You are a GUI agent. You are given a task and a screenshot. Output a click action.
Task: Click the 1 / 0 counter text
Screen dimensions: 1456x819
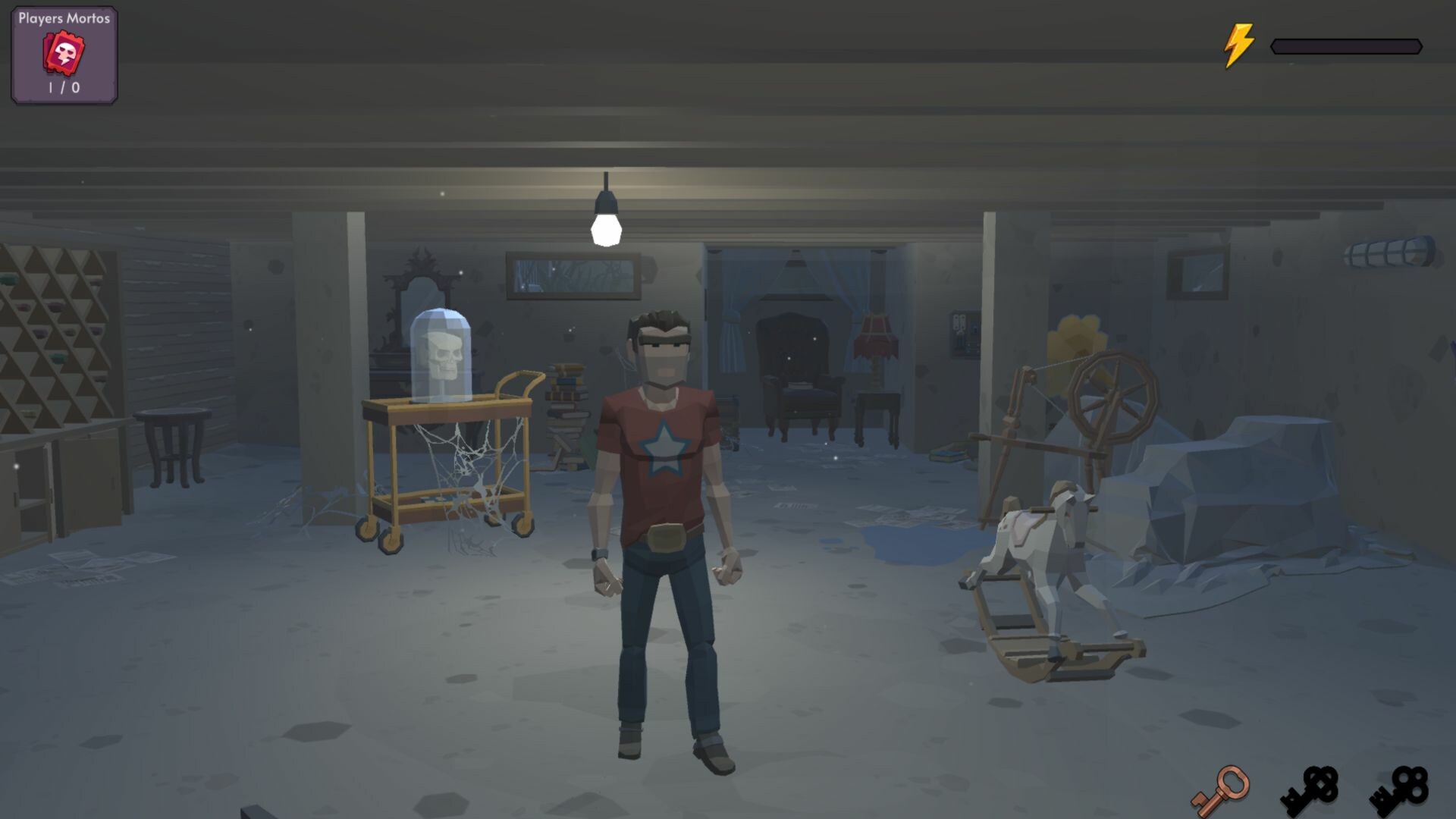[x=63, y=87]
